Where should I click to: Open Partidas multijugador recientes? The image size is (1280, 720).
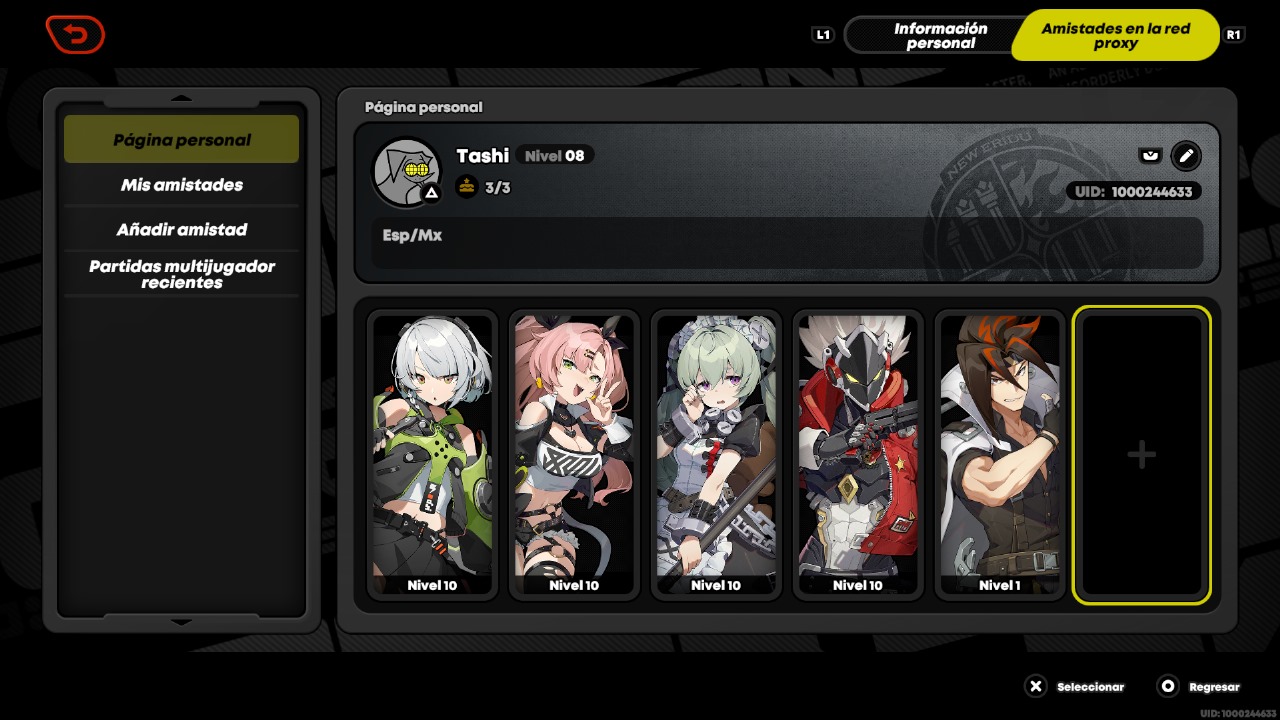pos(181,274)
